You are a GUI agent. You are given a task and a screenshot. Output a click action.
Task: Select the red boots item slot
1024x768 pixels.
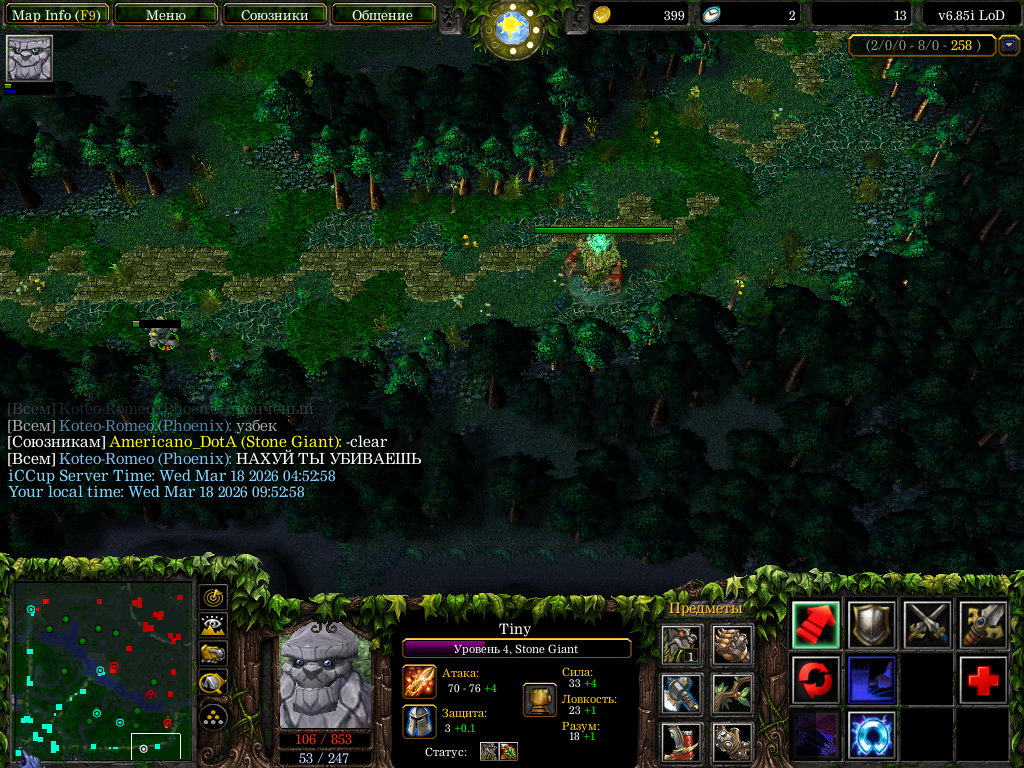(x=681, y=741)
